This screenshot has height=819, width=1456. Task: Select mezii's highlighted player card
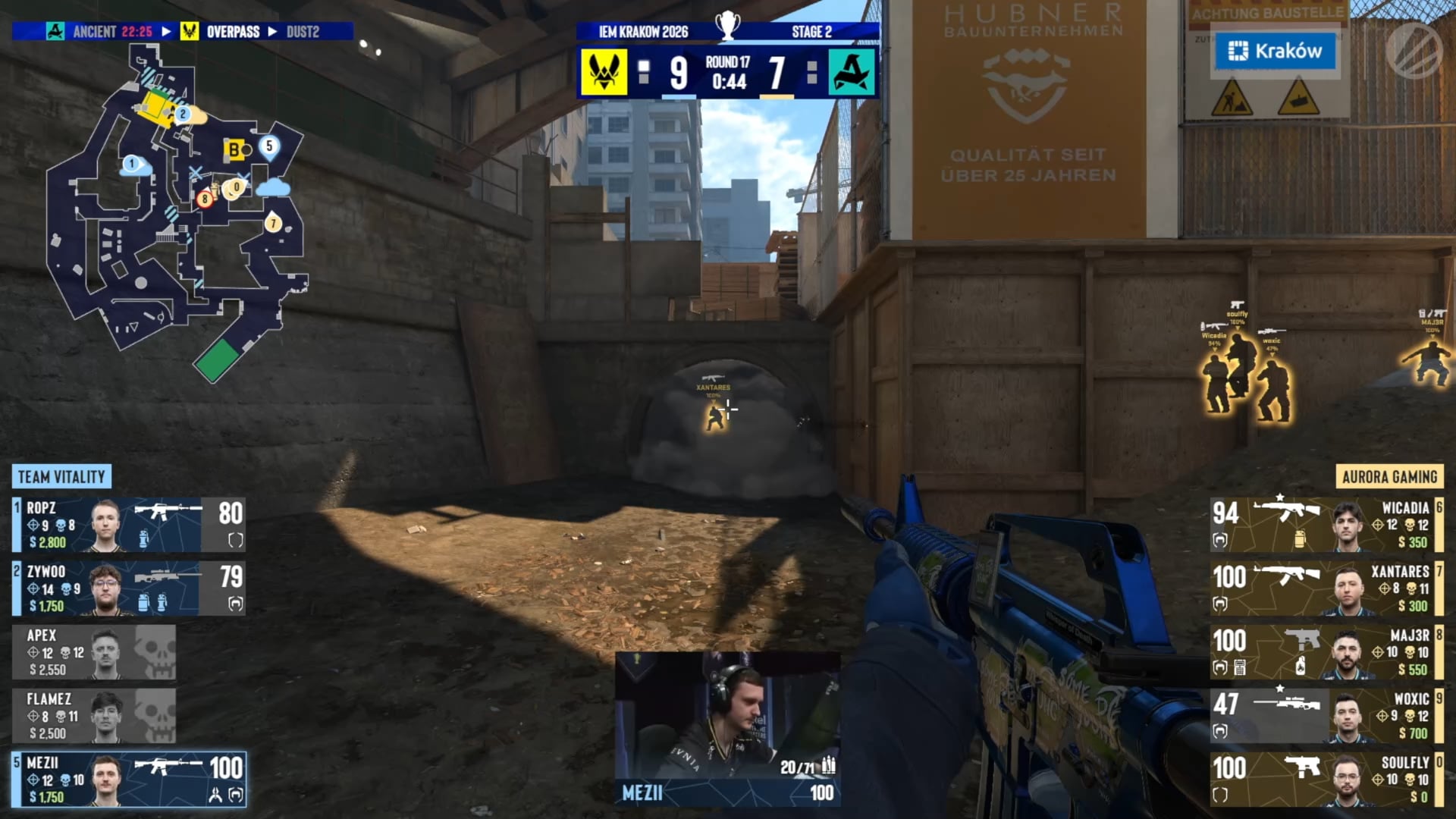tap(129, 780)
